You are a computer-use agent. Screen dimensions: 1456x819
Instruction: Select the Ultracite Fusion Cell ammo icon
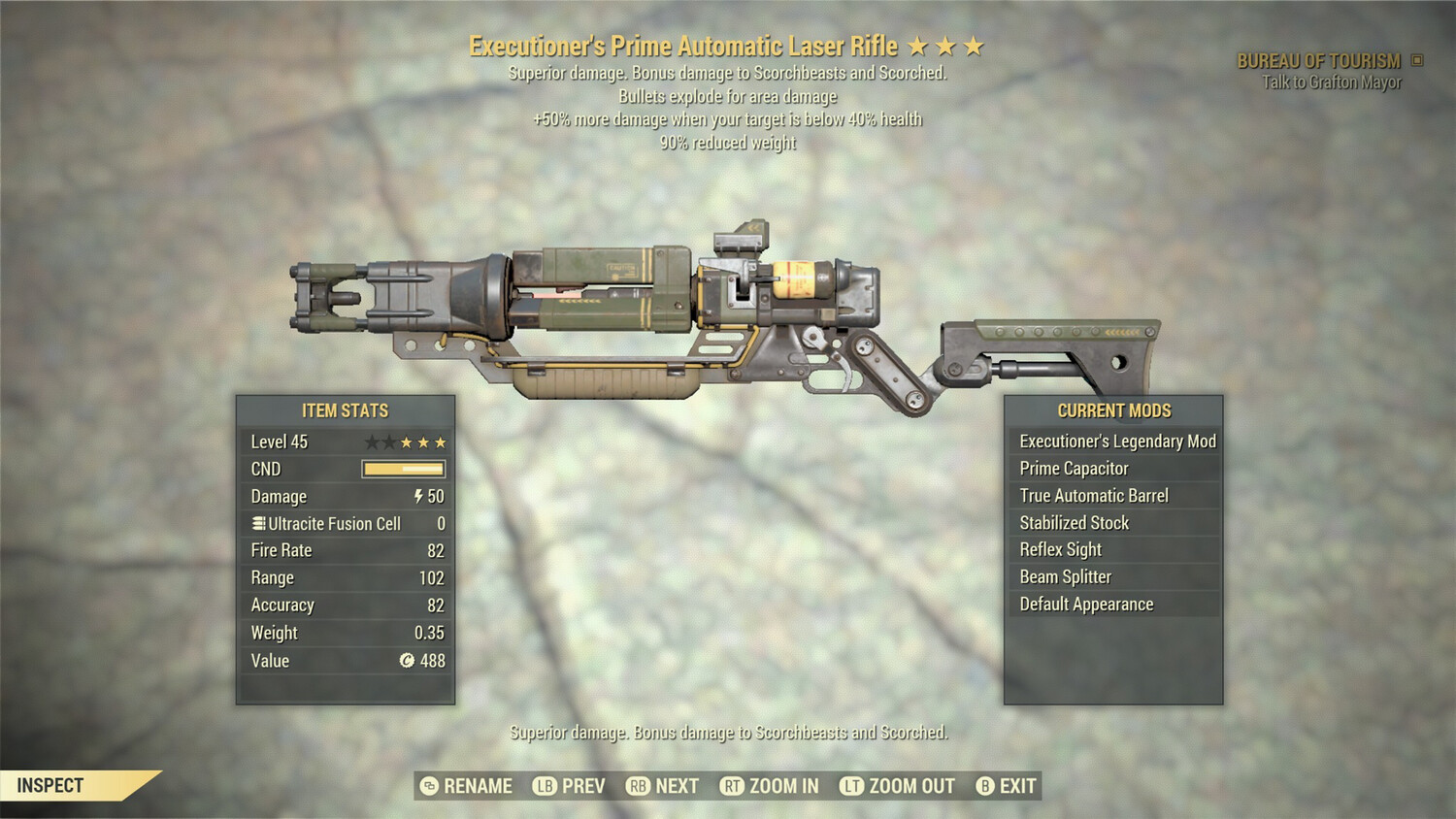point(256,523)
